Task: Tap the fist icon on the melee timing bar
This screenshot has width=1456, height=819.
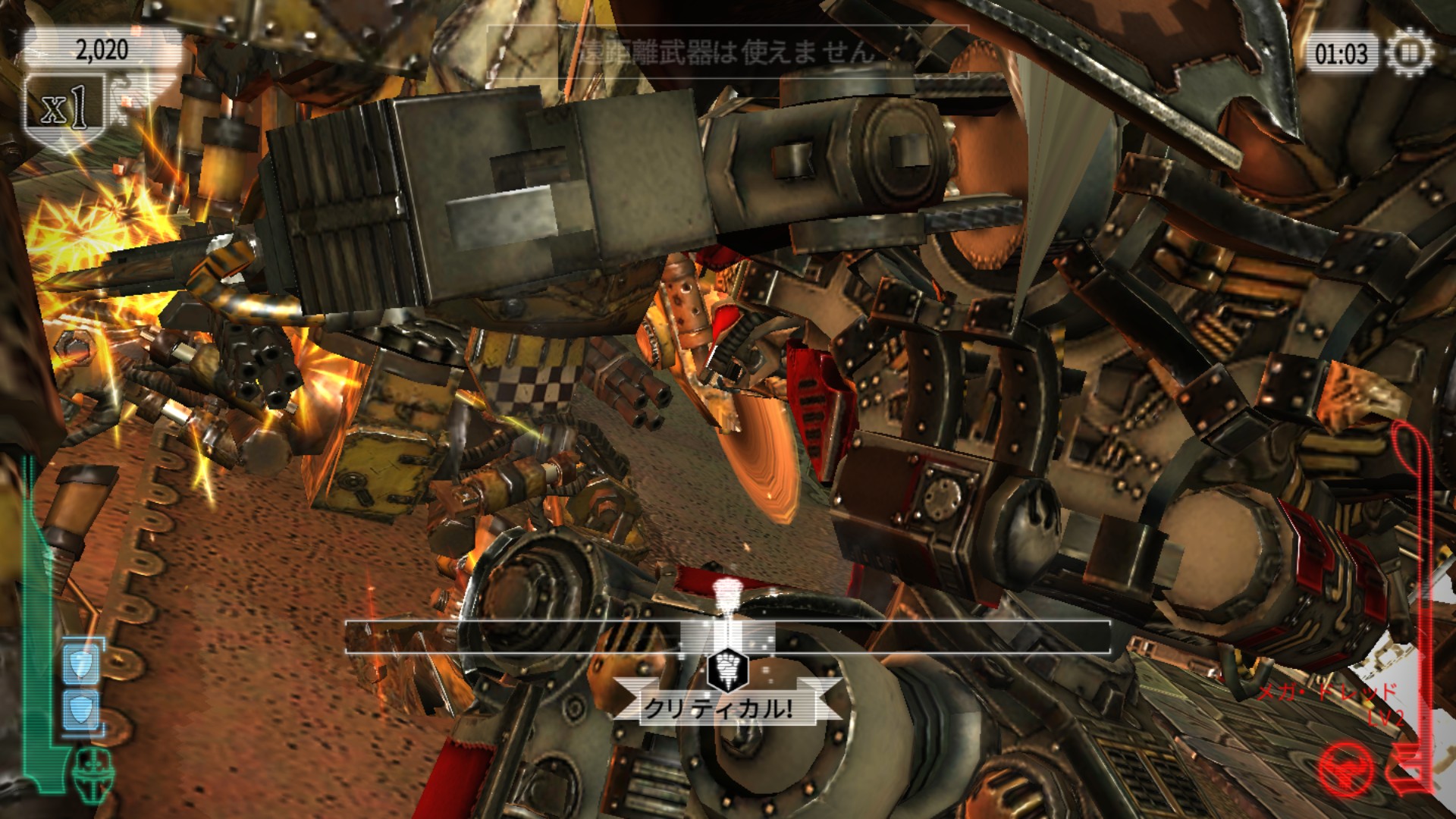Action: 727,669
